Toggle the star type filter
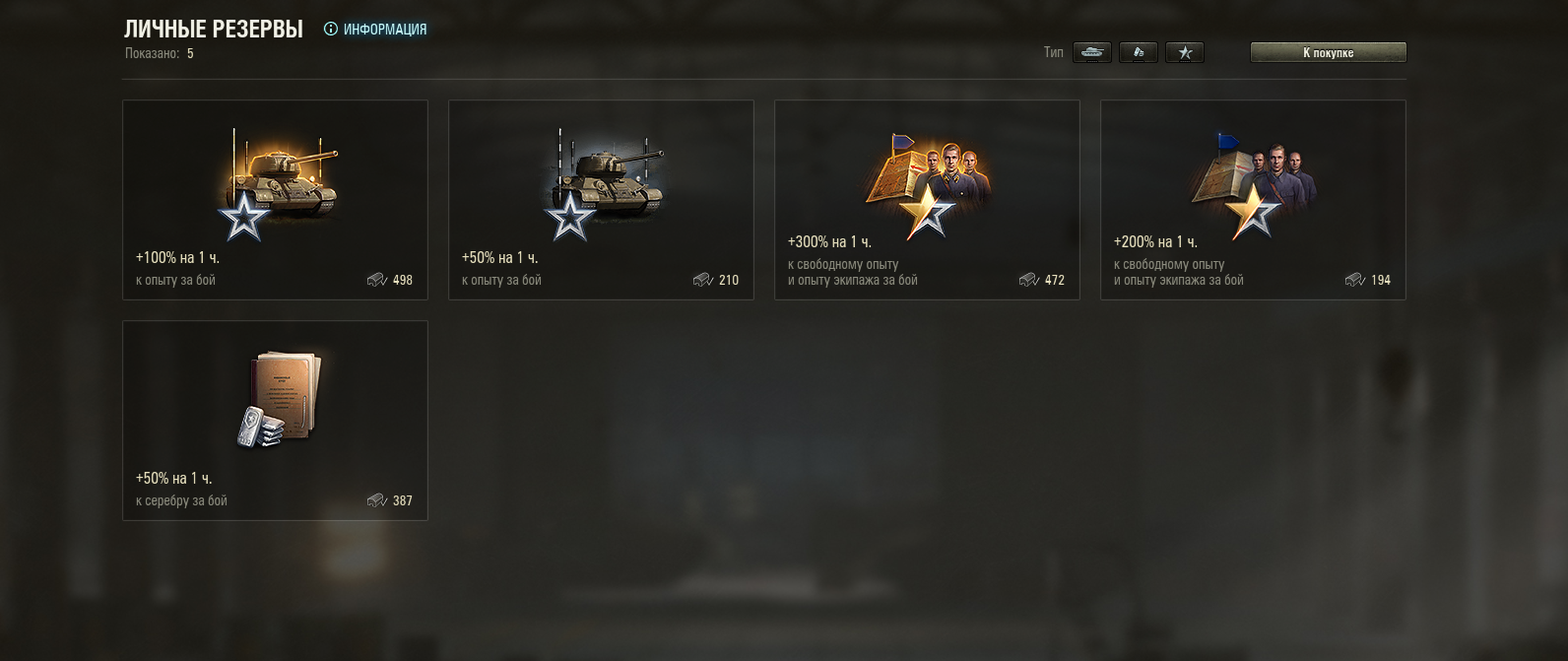Screen dimensions: 1568x661 tap(1185, 52)
